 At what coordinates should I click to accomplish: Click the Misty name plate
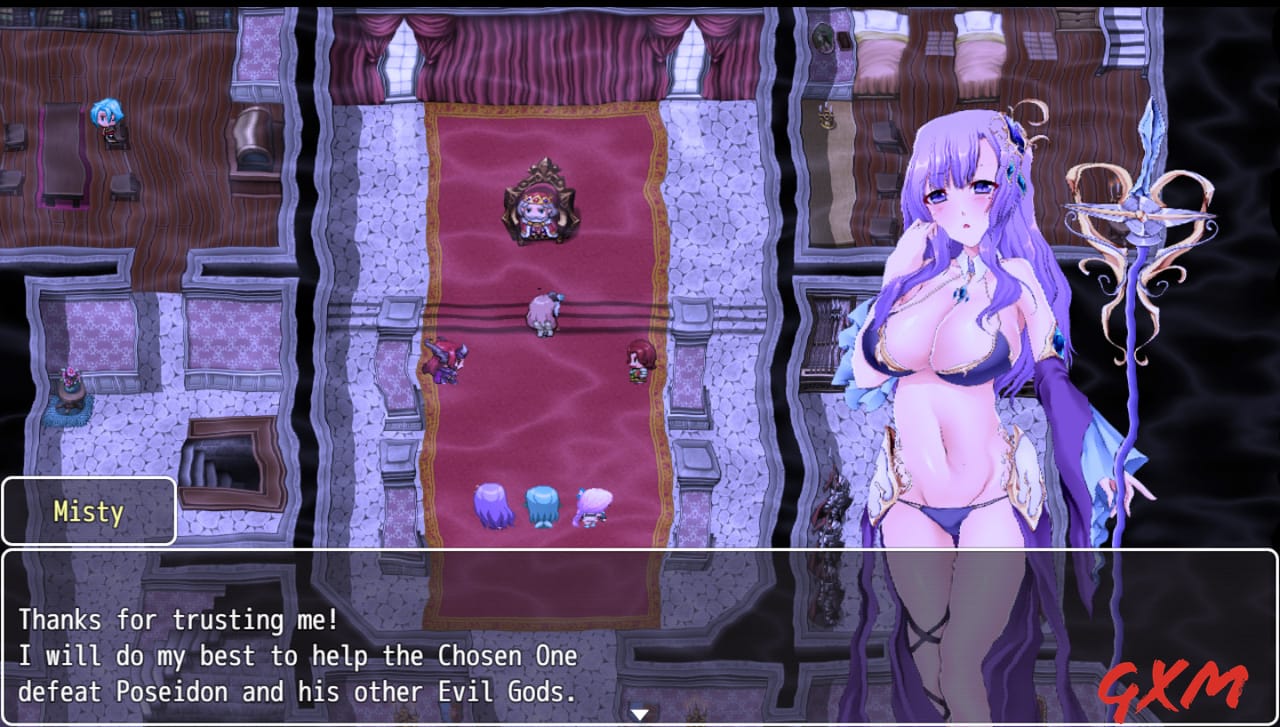88,511
